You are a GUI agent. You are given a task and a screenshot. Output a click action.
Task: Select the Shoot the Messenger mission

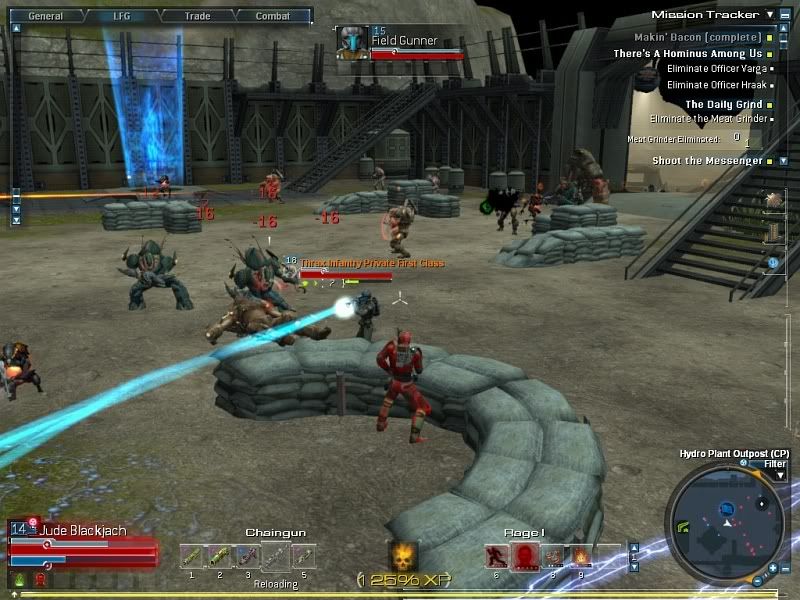click(707, 160)
